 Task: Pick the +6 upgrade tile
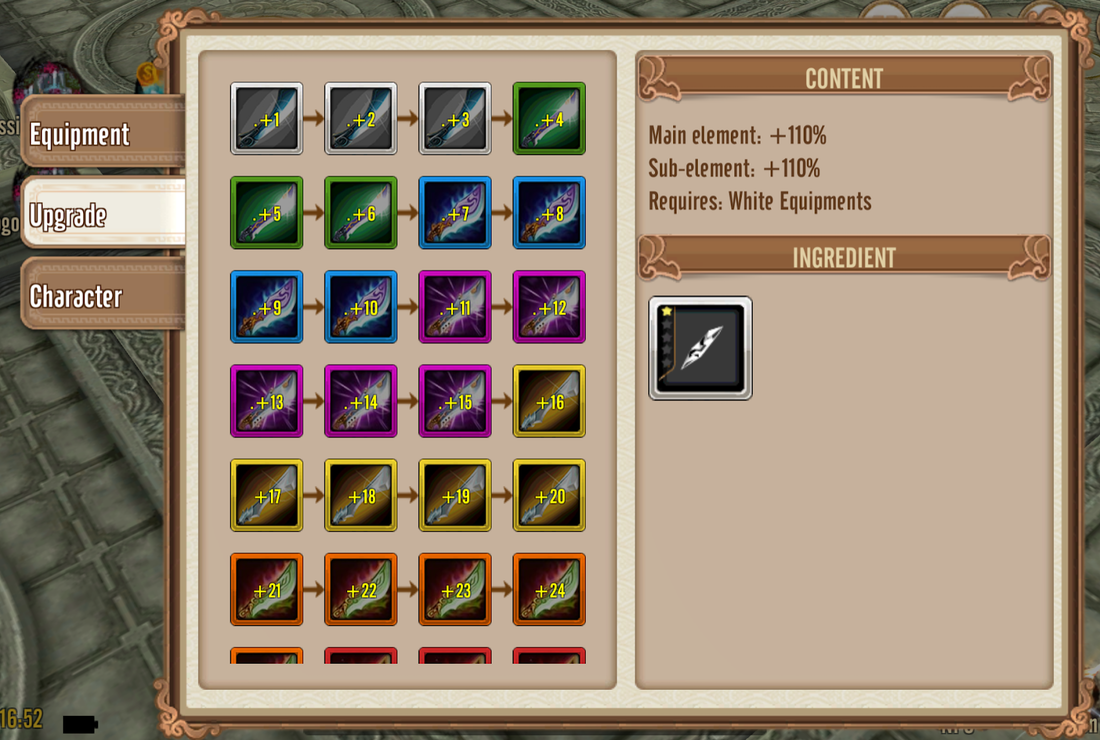[x=361, y=212]
